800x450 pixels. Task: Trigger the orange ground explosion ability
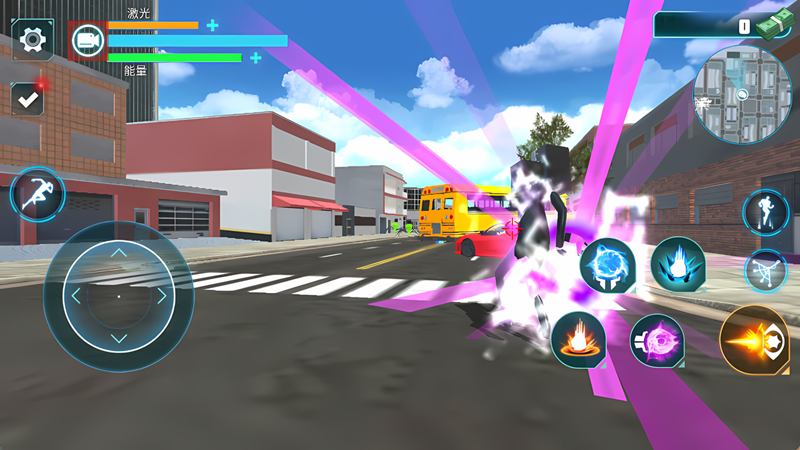pos(578,339)
